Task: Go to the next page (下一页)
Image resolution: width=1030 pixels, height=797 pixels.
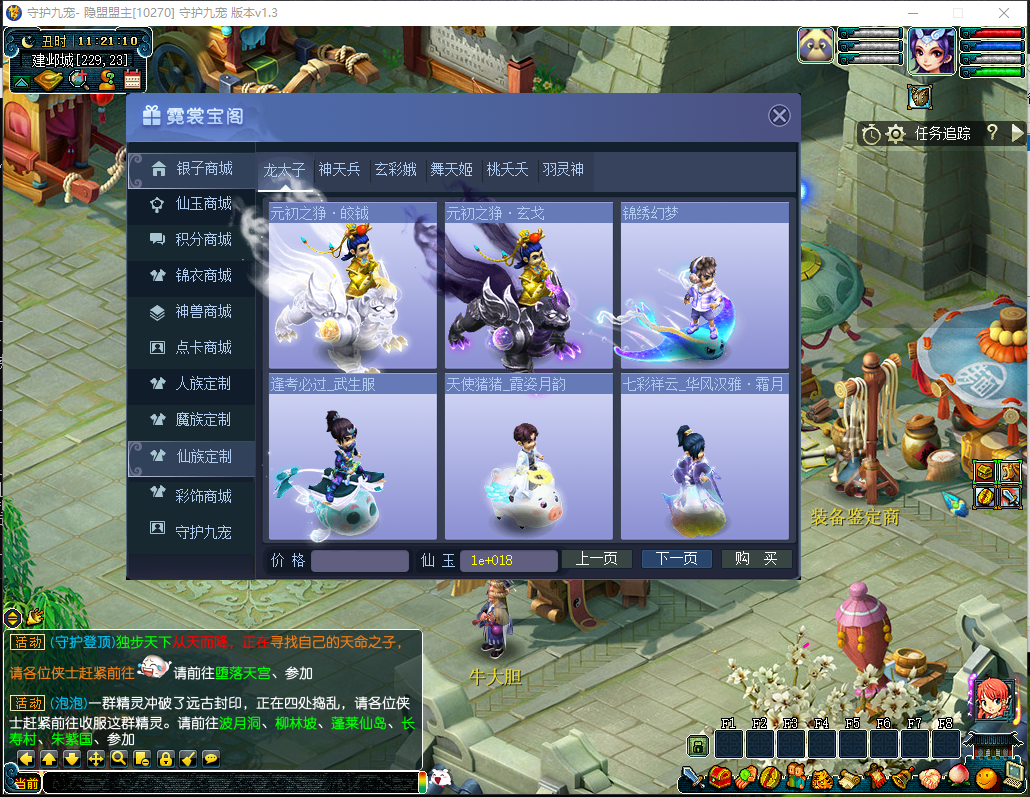Action: [x=677, y=559]
